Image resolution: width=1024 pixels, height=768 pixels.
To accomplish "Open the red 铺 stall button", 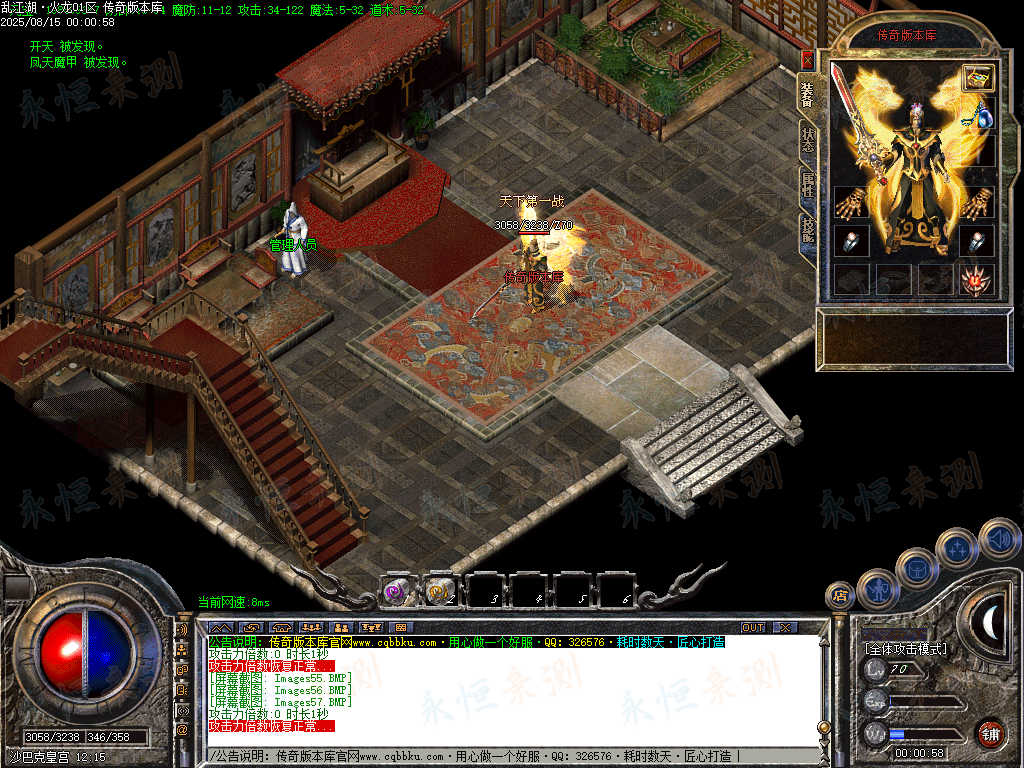I will pyautogui.click(x=990, y=733).
